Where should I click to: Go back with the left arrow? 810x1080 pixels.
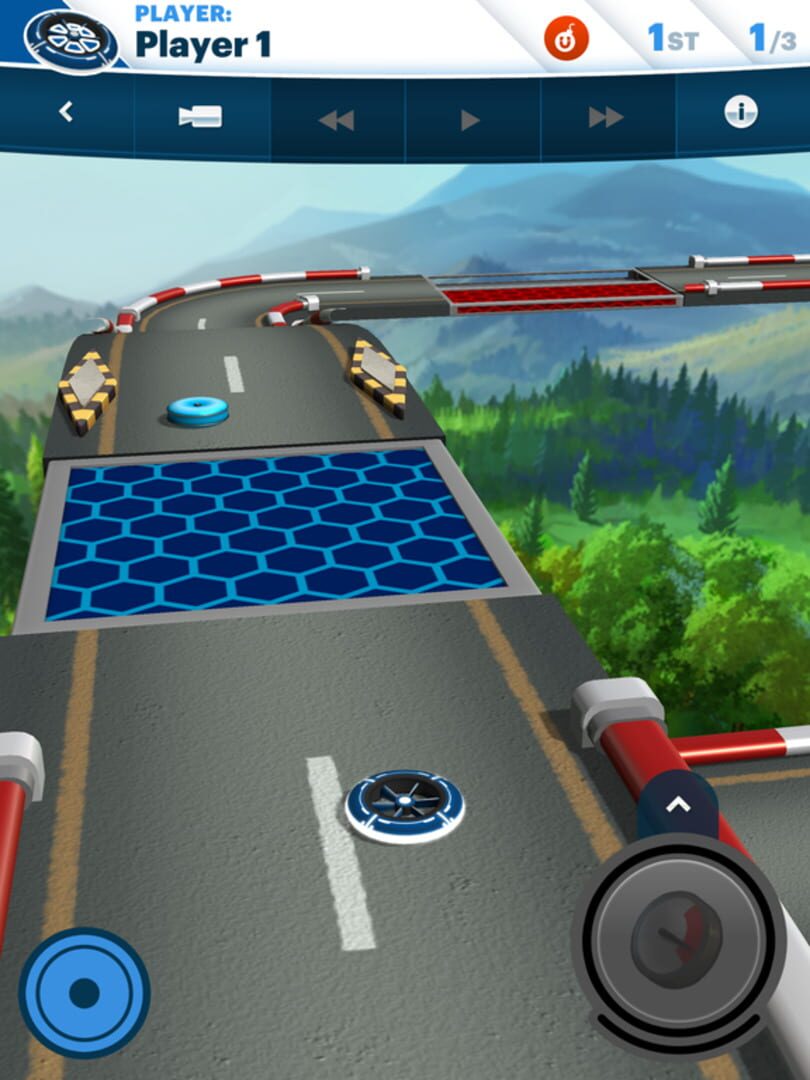66,113
